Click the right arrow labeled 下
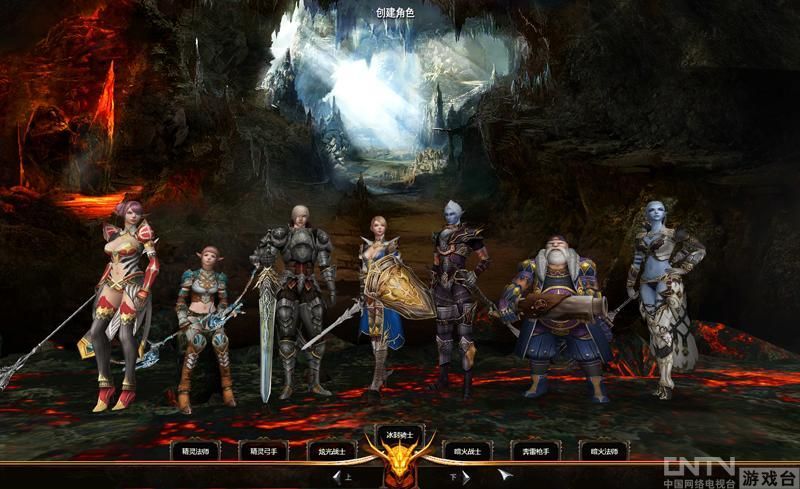 [464, 477]
